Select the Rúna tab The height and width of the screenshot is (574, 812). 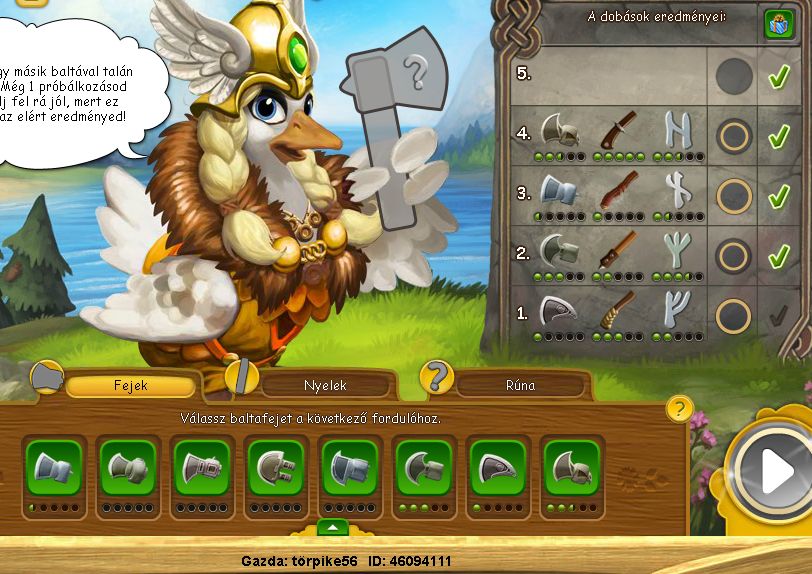(521, 385)
